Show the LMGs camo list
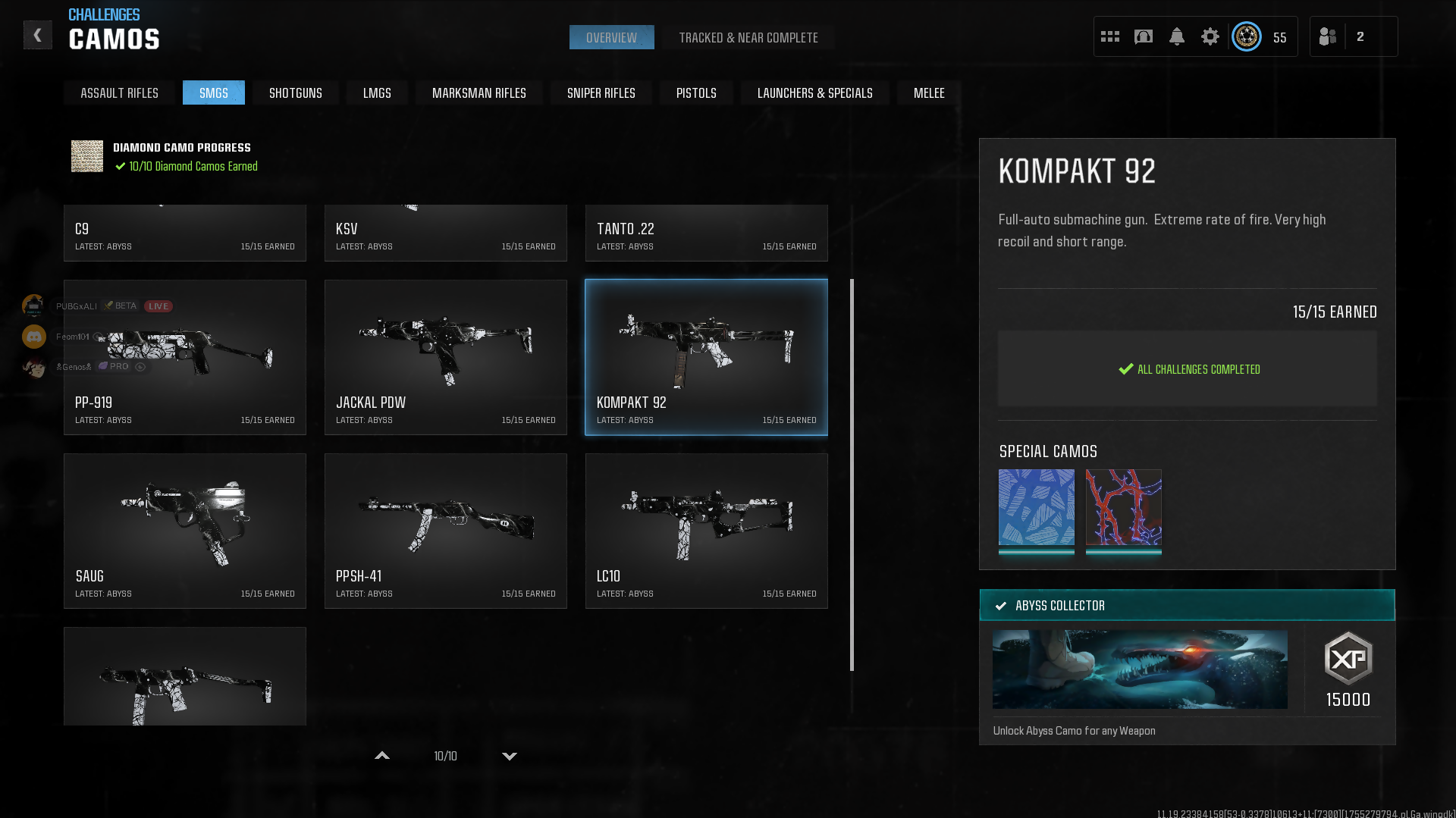 pos(377,93)
